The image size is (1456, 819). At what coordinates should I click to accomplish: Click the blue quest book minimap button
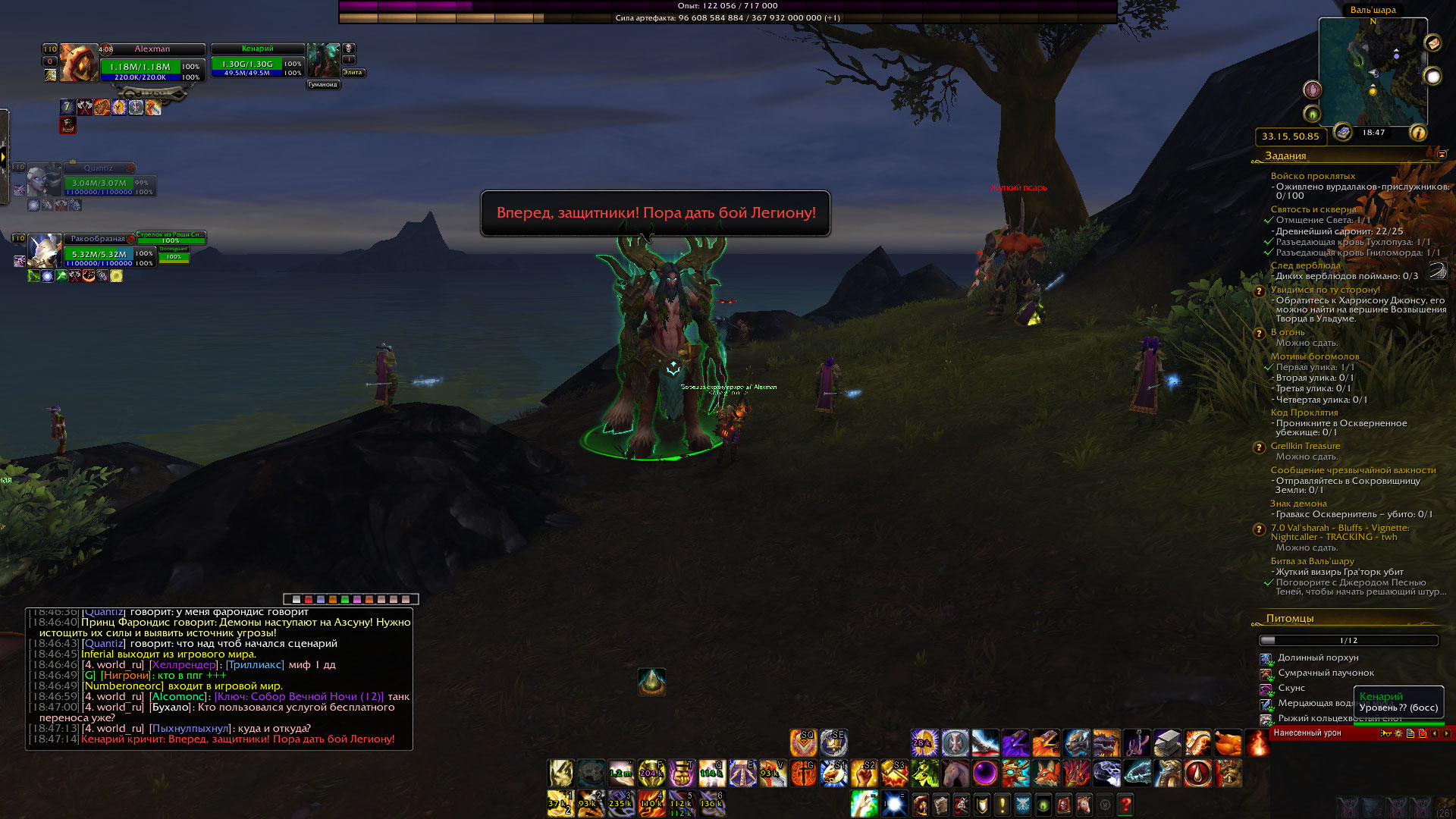[x=1343, y=132]
